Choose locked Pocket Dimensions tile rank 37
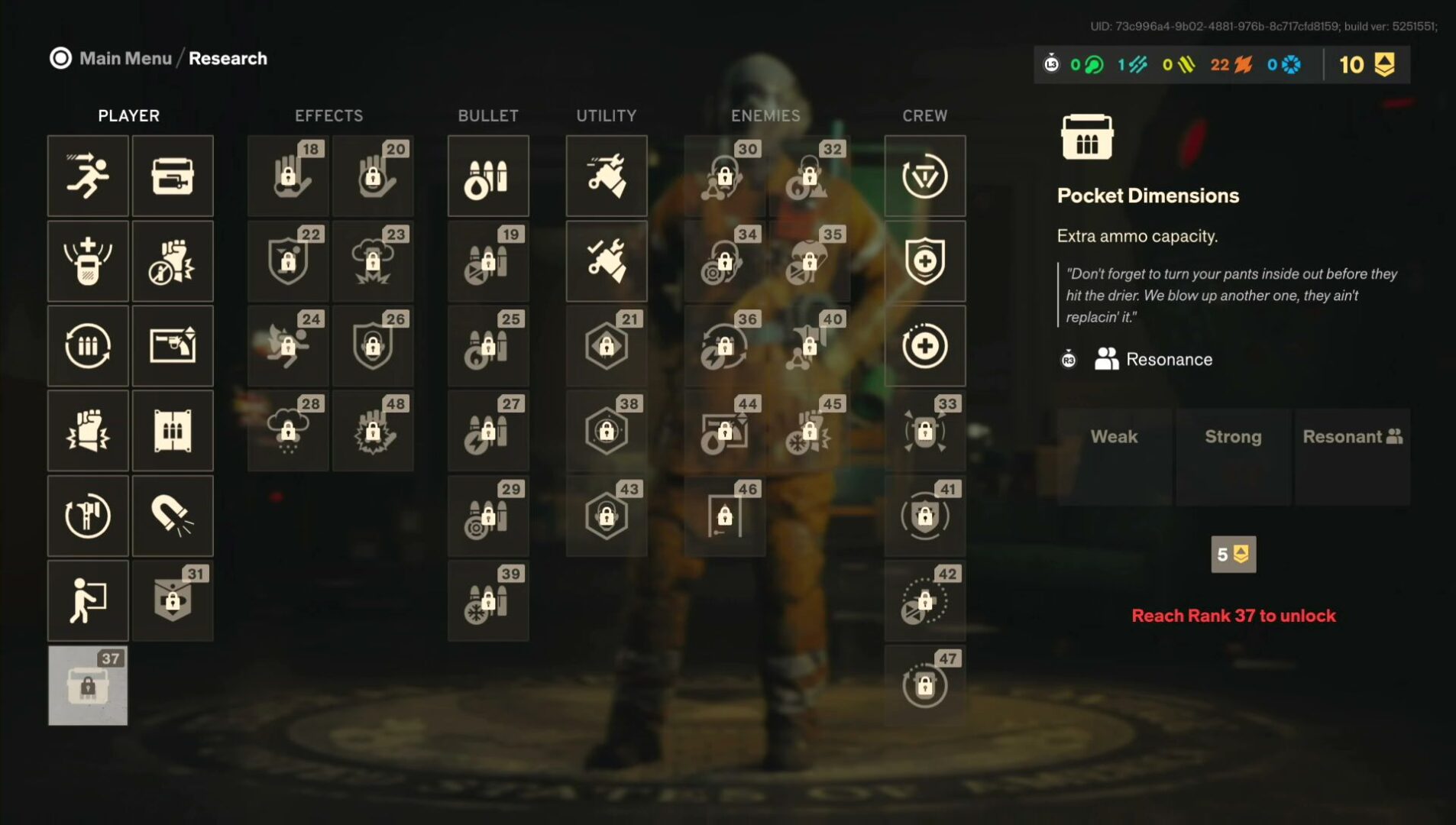This screenshot has height=825, width=1456. (88, 685)
